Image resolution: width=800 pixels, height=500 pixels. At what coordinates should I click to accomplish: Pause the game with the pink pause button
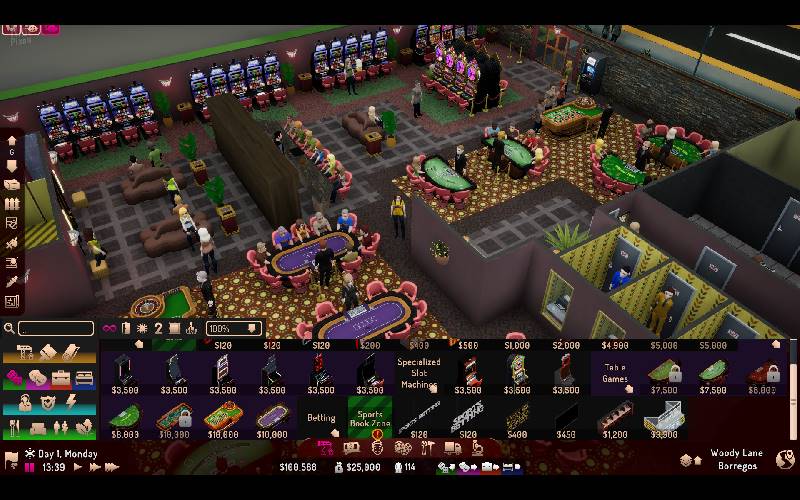click(x=31, y=467)
